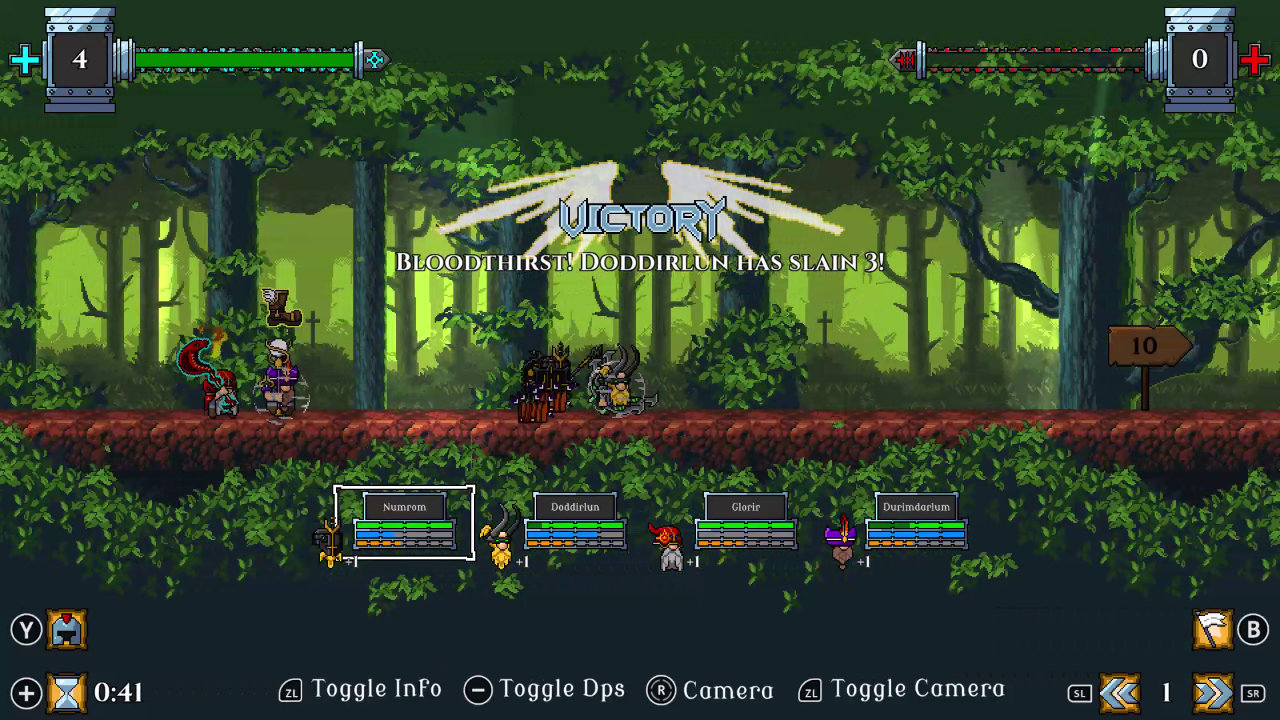Select Durimdorlum's purple winged helmet portrait

click(x=838, y=537)
